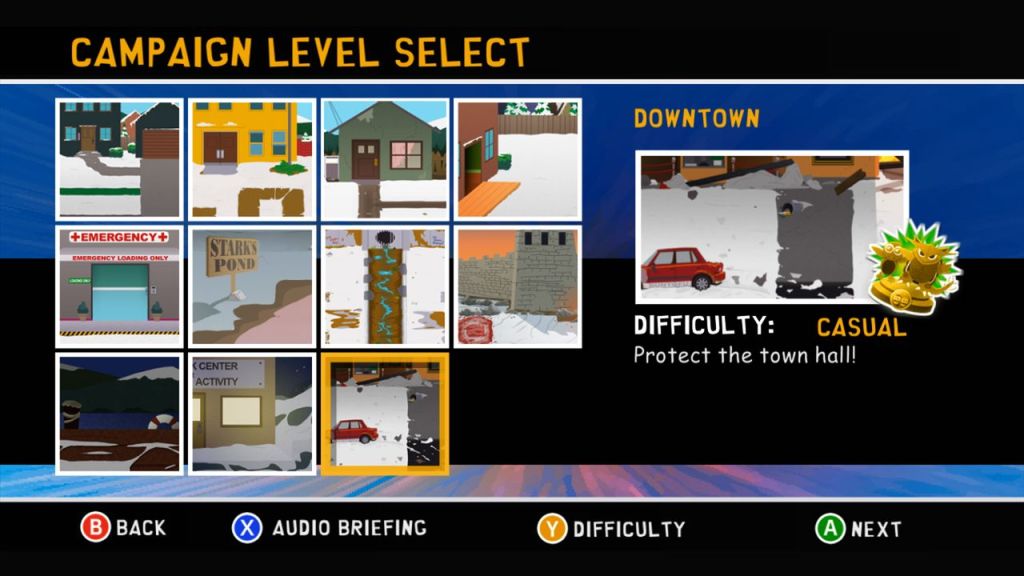1024x576 pixels.
Task: Select the Center Activity sign level tile
Action: click(x=252, y=413)
